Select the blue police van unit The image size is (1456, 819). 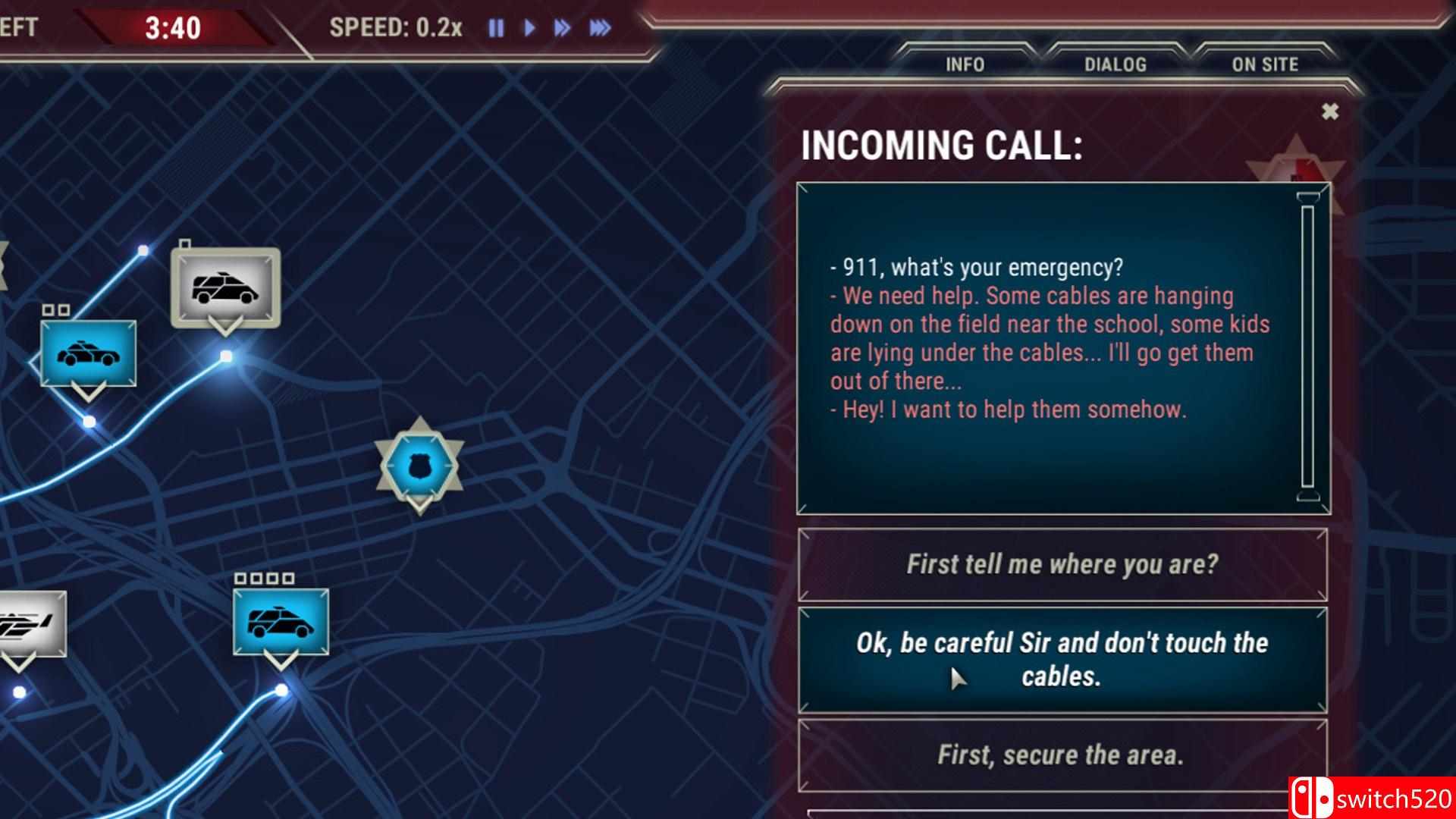pos(281,622)
